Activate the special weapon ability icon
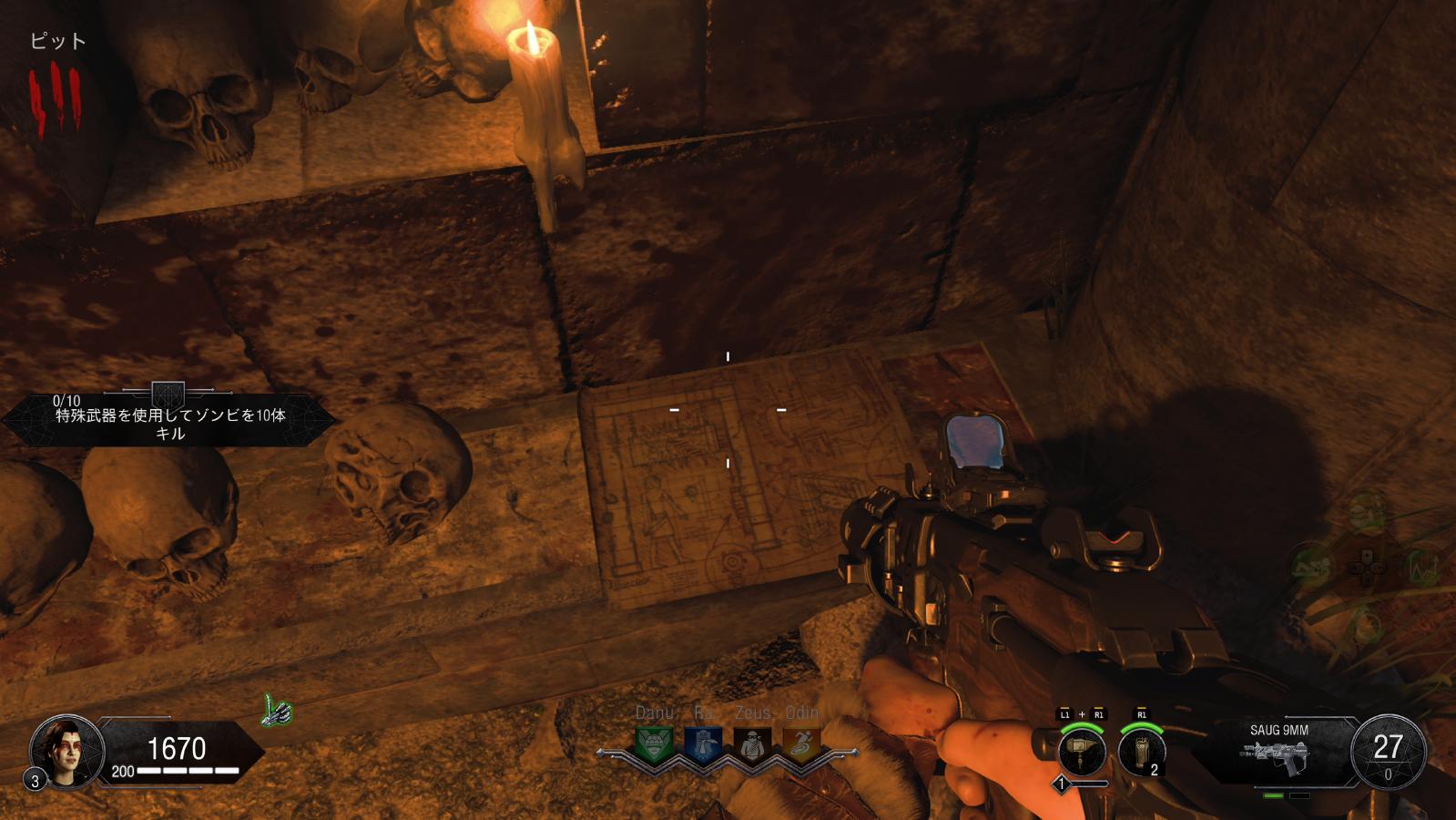This screenshot has width=1456, height=820. 1082,753
